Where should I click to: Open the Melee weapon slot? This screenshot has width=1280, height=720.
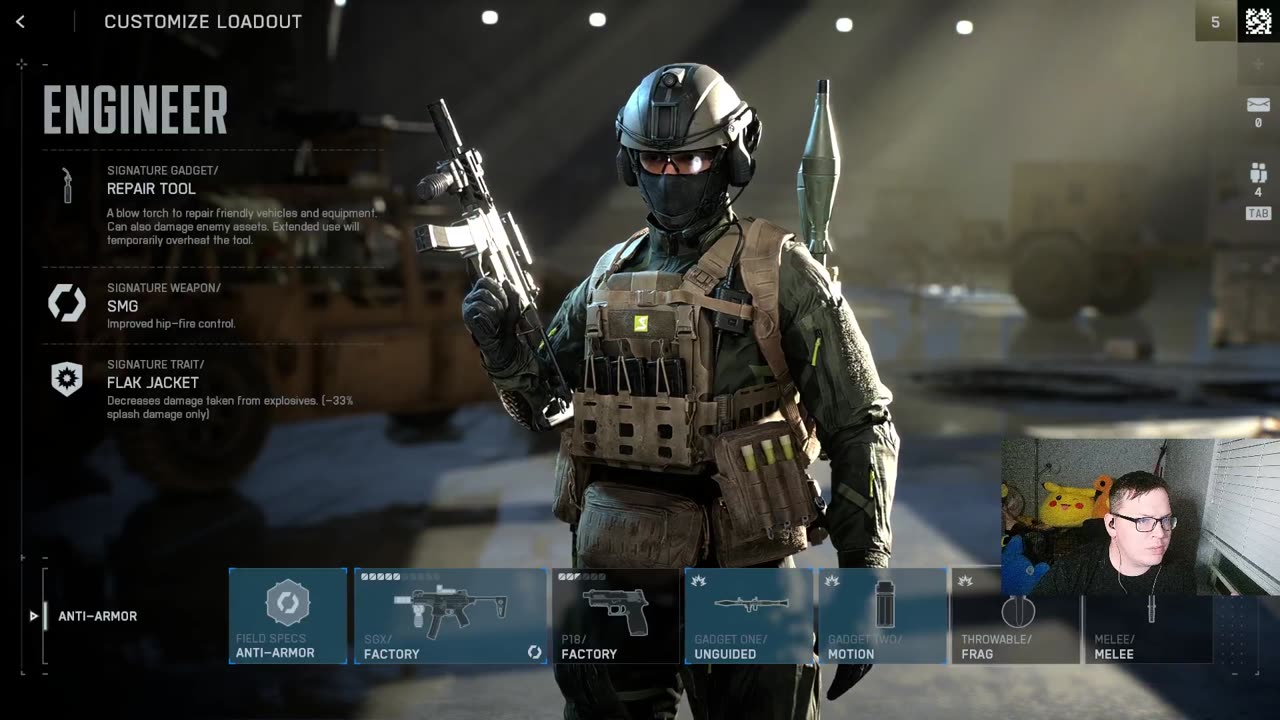click(x=1148, y=616)
